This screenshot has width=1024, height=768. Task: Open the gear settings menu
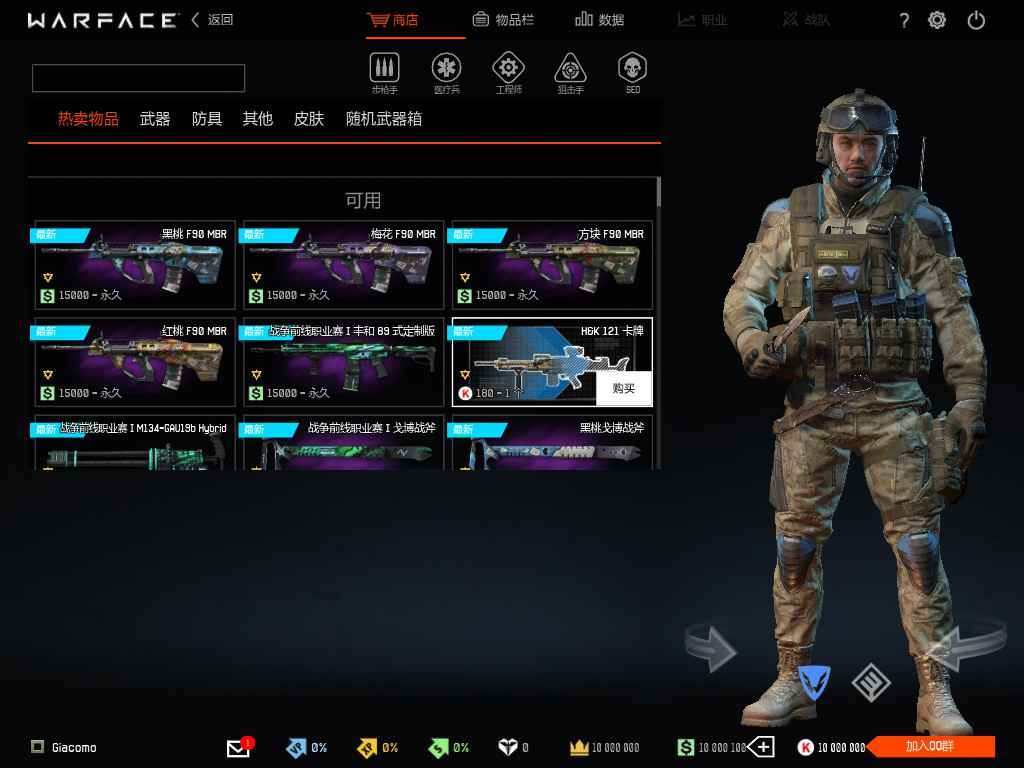point(937,20)
